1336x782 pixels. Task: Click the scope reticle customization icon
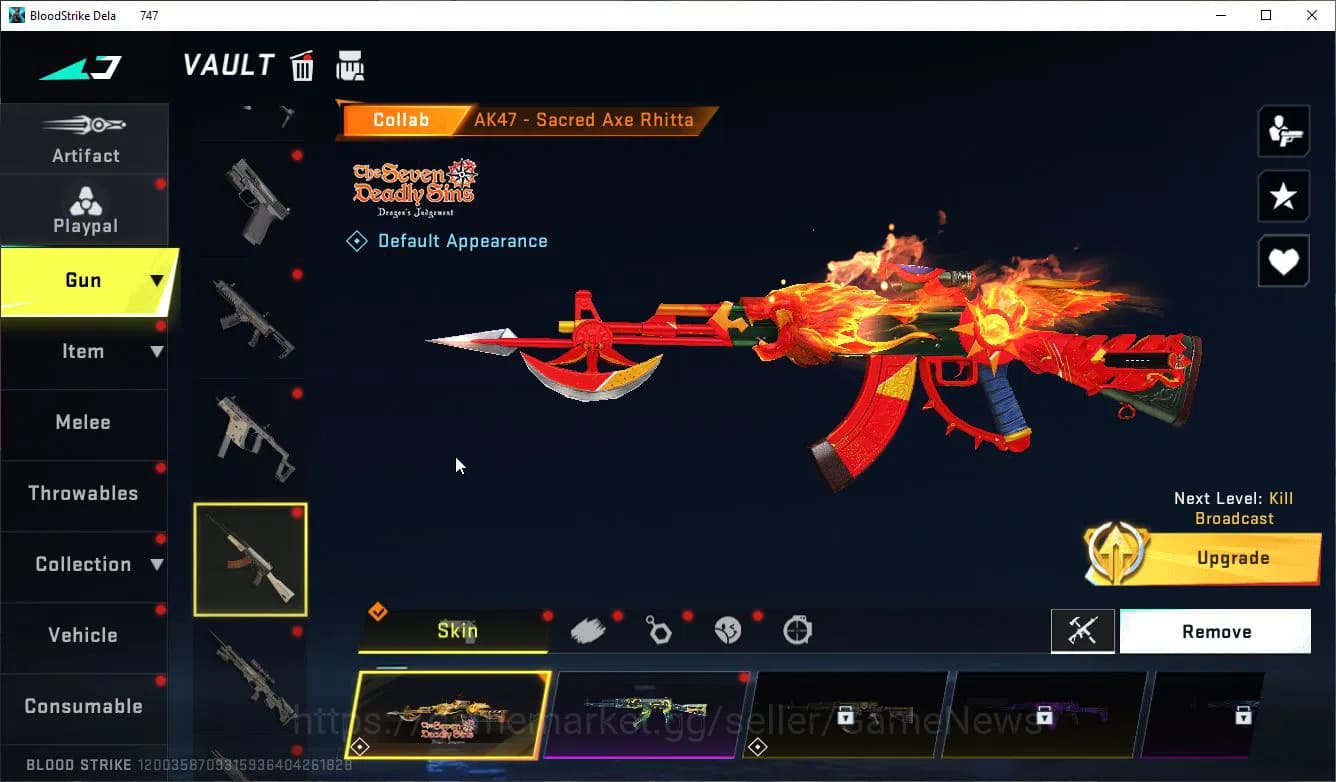(797, 630)
